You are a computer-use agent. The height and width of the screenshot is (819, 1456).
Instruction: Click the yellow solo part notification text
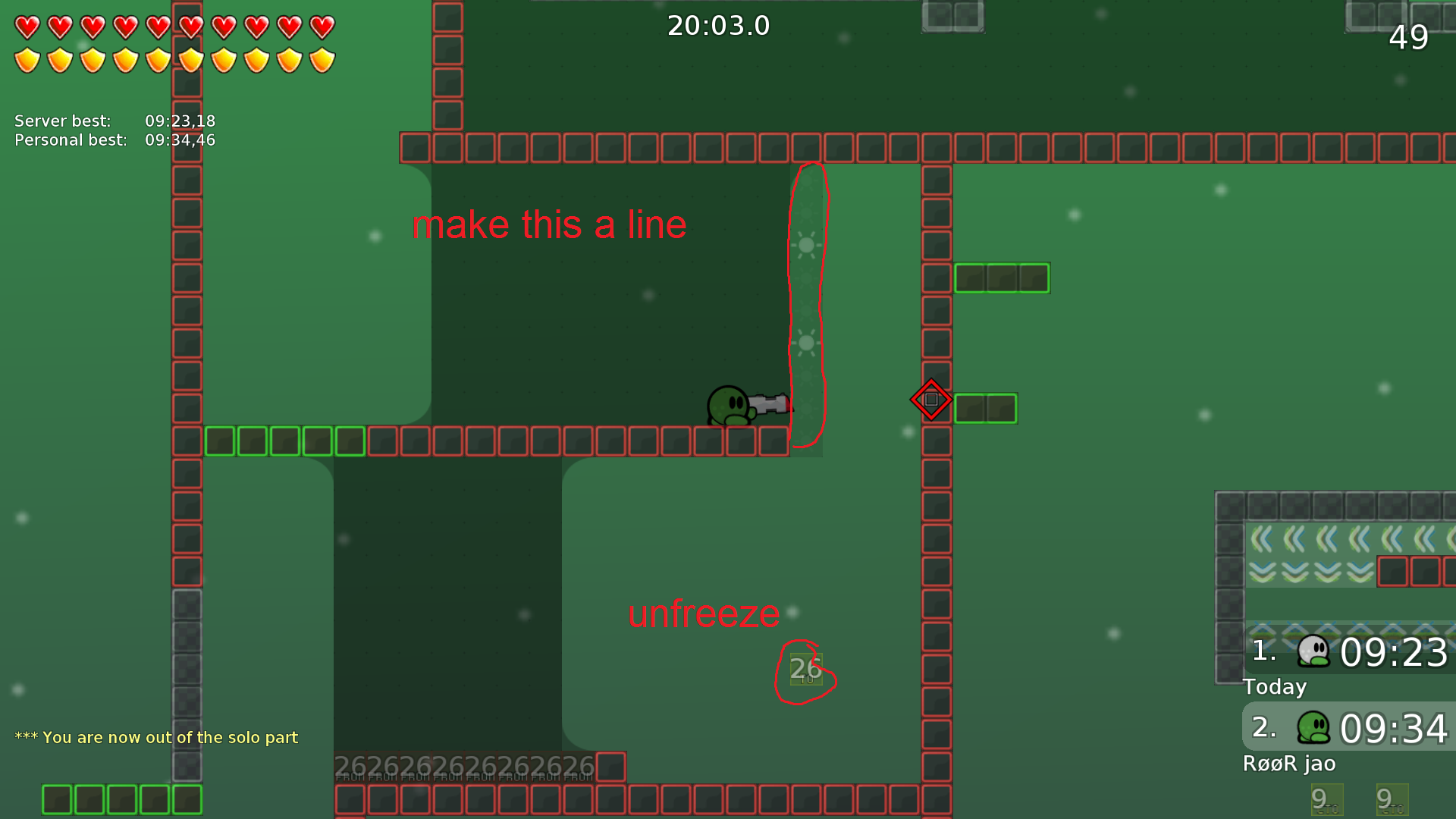157,737
